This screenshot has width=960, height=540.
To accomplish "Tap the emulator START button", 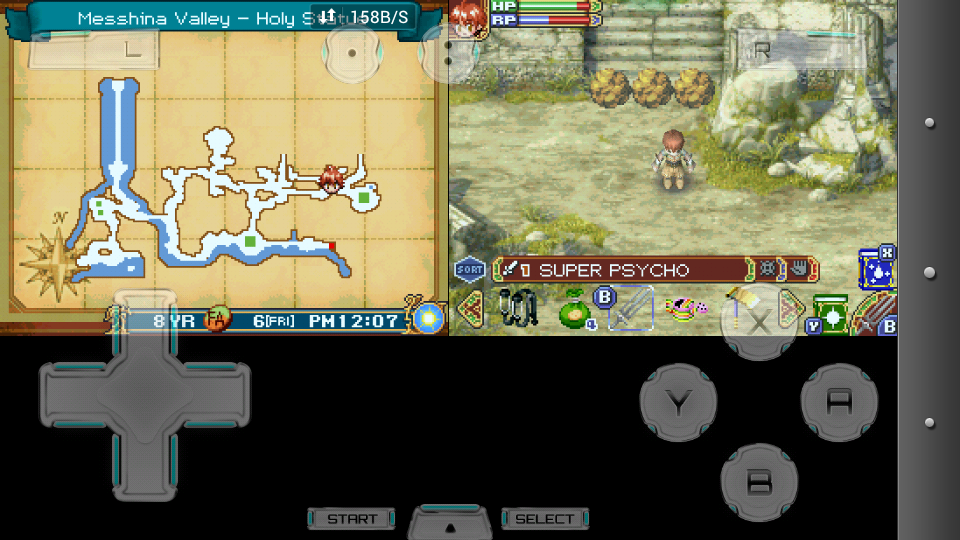I will click(x=352, y=519).
